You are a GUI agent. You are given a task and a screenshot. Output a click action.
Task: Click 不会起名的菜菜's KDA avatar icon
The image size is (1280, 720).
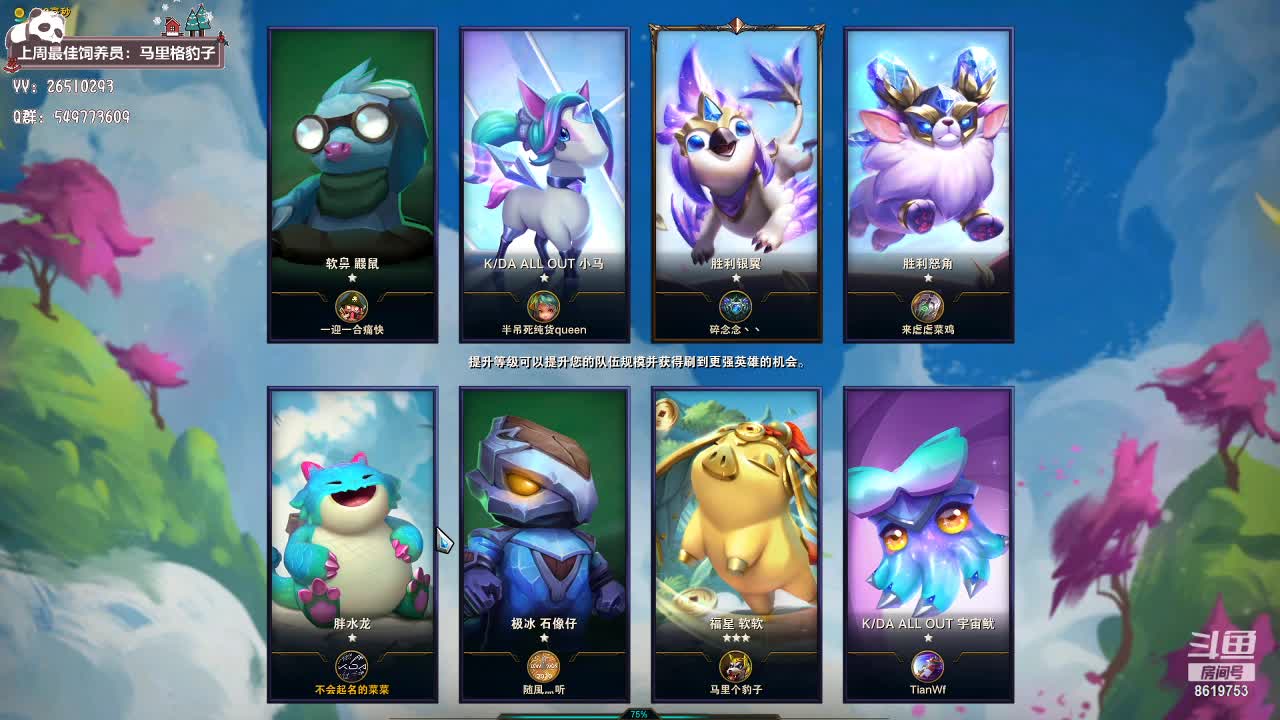(352, 666)
